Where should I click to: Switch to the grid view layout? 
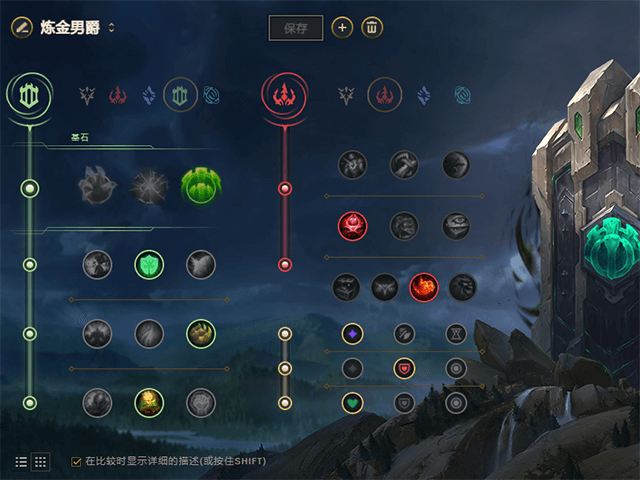pyautogui.click(x=41, y=461)
